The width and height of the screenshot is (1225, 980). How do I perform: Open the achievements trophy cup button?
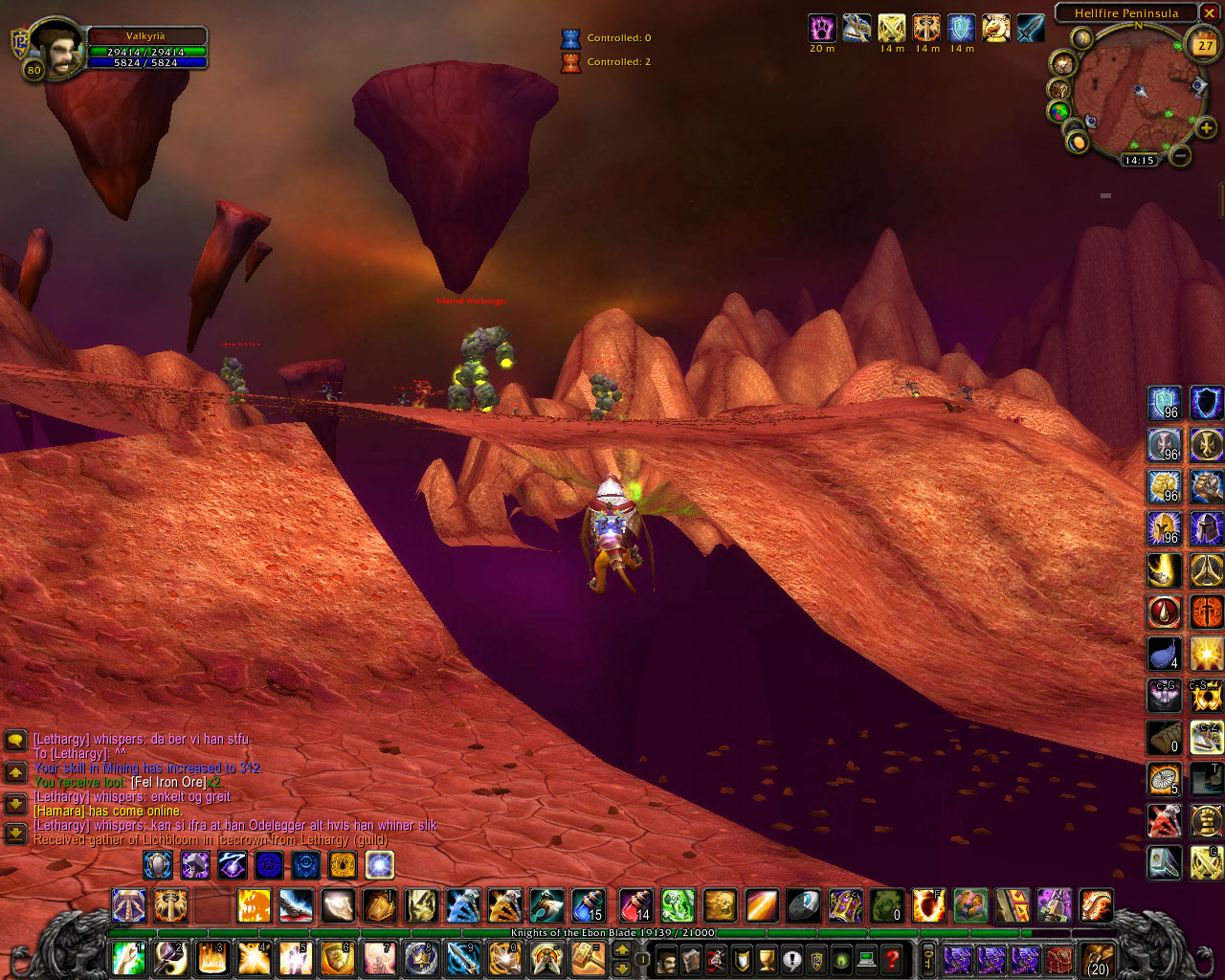click(767, 958)
